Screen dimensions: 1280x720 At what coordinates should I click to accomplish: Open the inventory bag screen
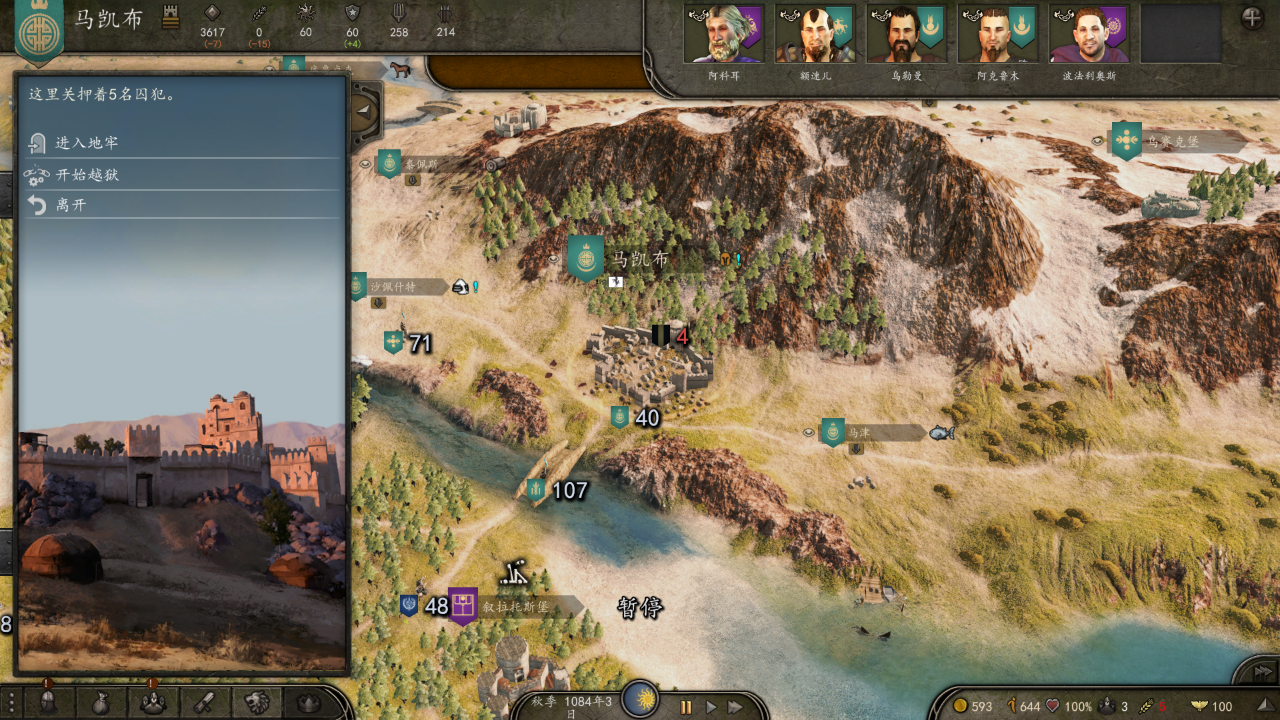(x=100, y=703)
